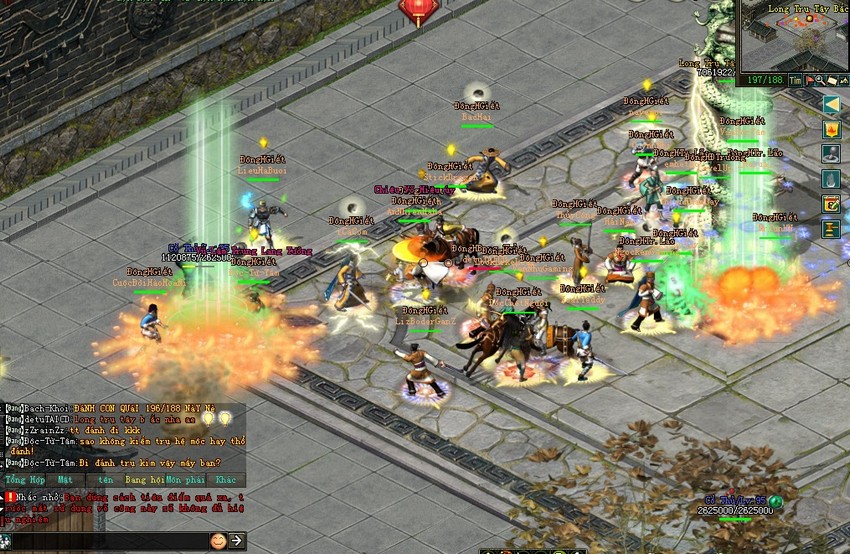Open the notepad and pencil icon

(831, 204)
